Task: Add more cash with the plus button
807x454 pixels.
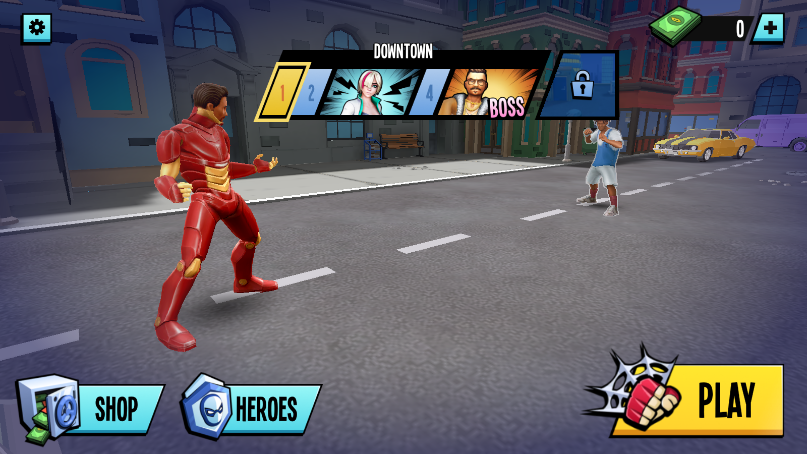Action: tap(769, 28)
